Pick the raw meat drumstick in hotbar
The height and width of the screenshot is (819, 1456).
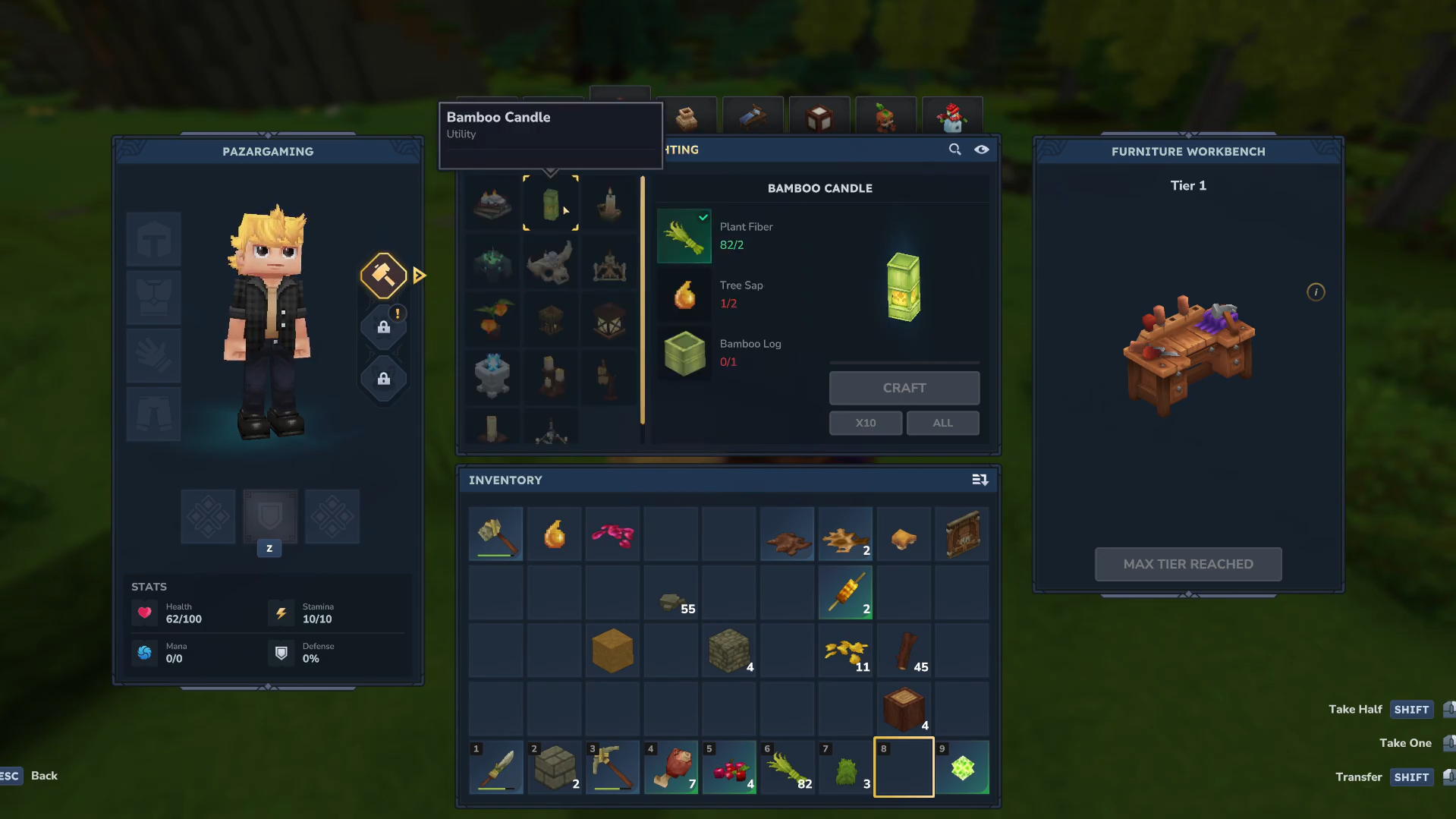click(671, 767)
